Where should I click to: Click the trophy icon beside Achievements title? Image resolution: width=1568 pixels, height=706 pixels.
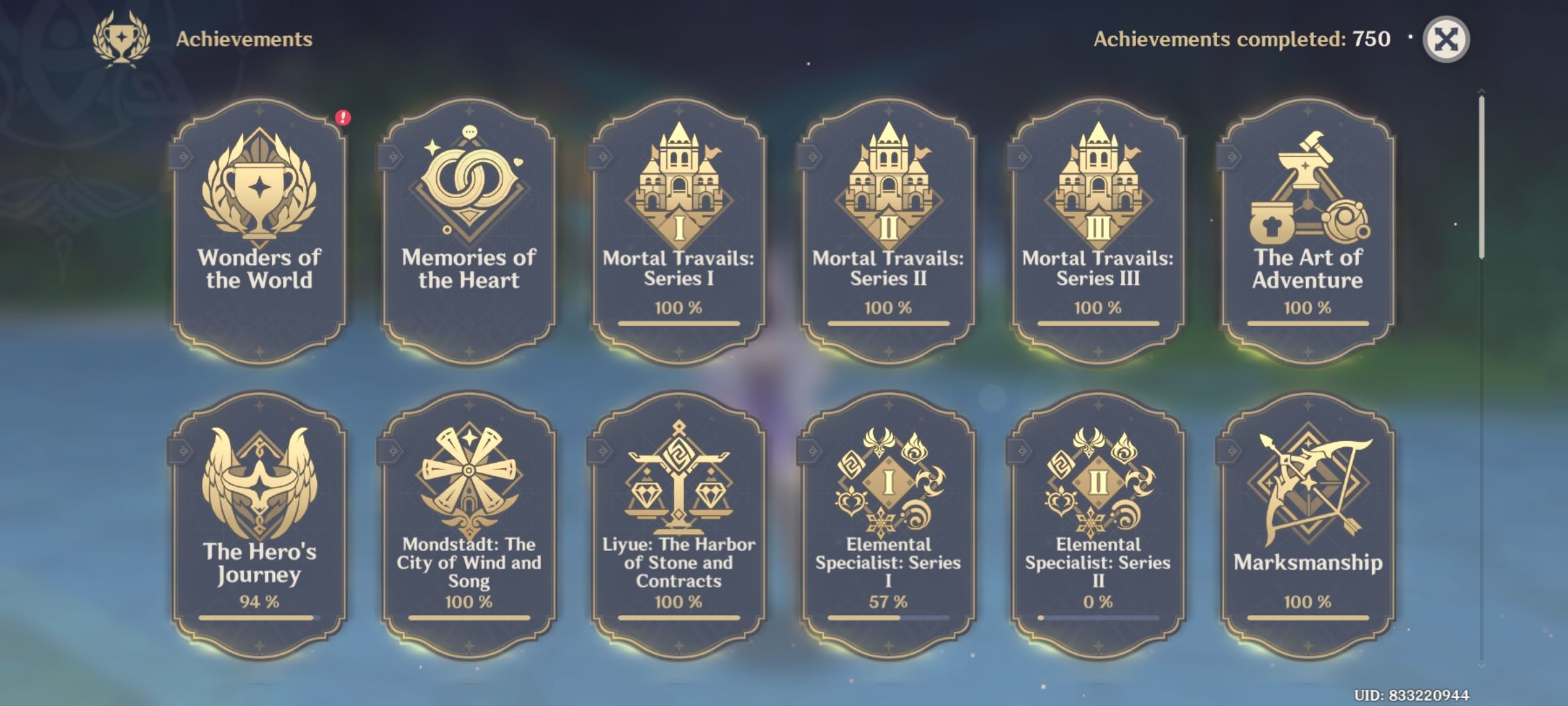point(123,37)
